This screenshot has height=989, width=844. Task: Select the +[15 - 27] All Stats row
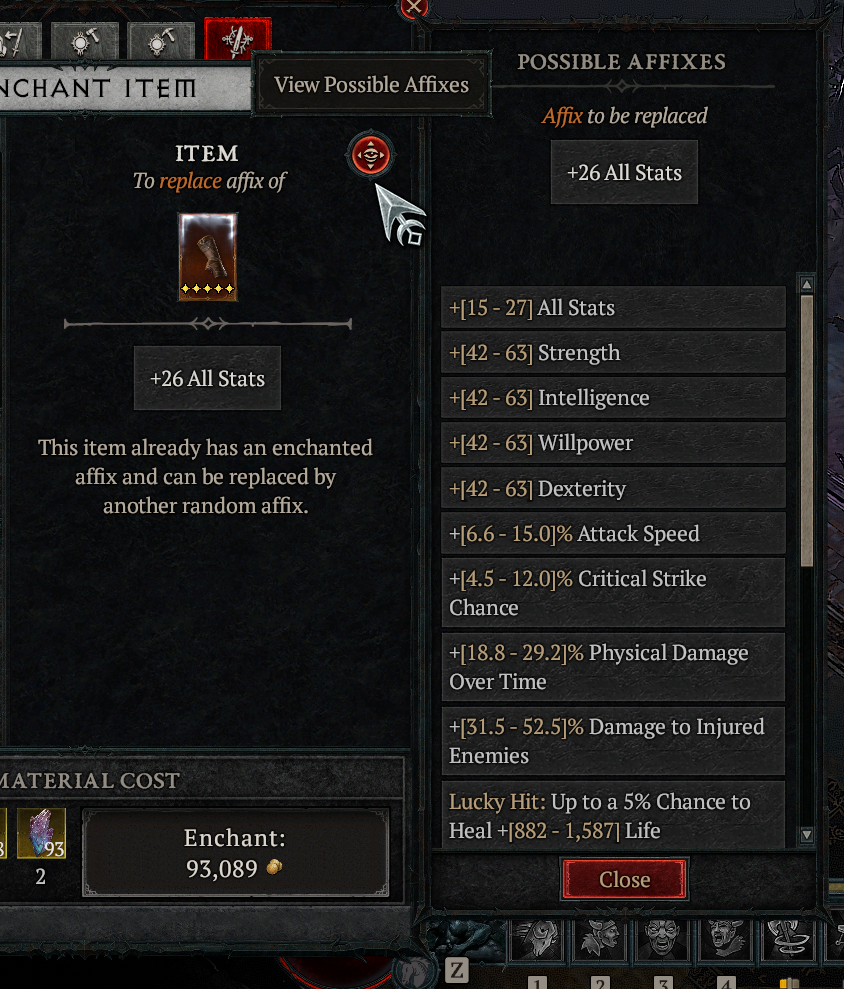[613, 308]
